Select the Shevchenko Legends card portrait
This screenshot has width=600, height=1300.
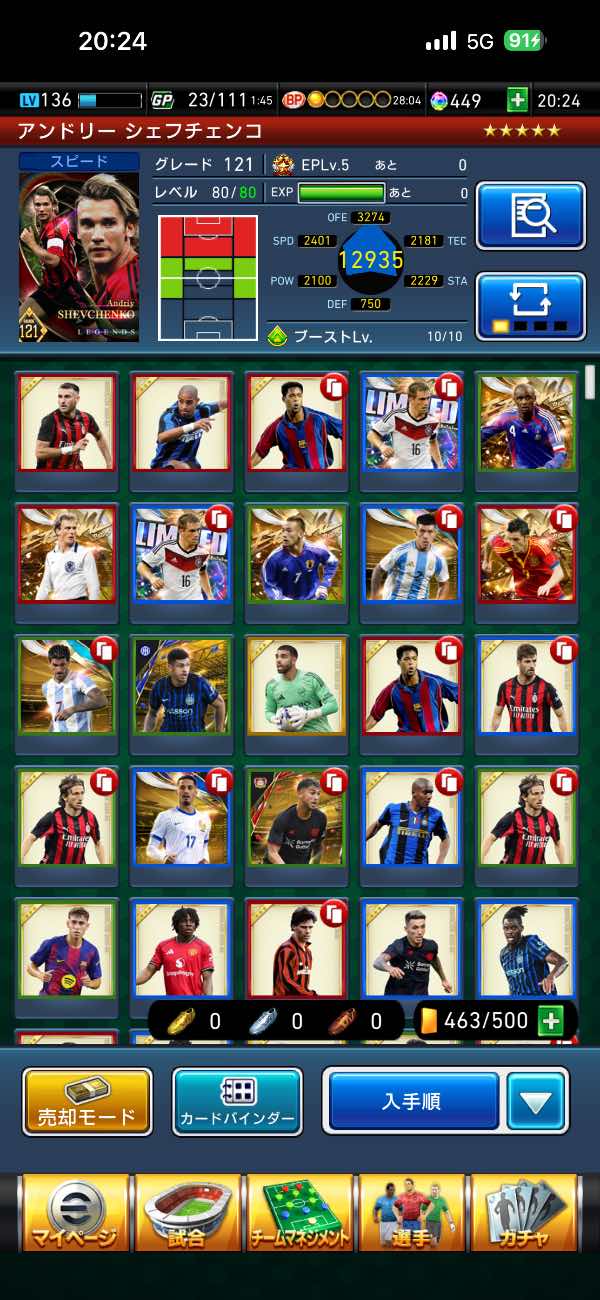79,257
